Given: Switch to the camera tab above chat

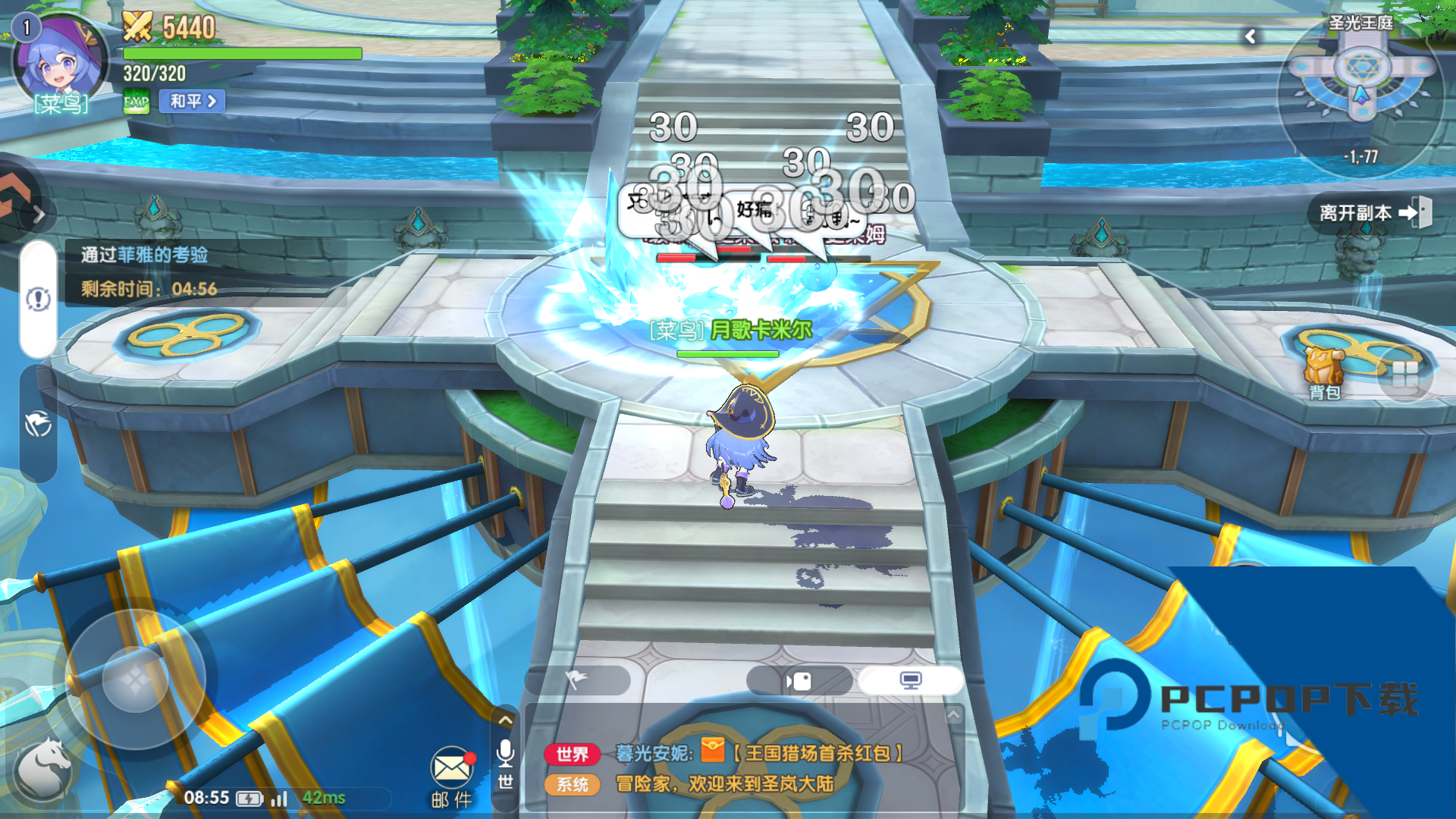Looking at the screenshot, I should (x=799, y=681).
